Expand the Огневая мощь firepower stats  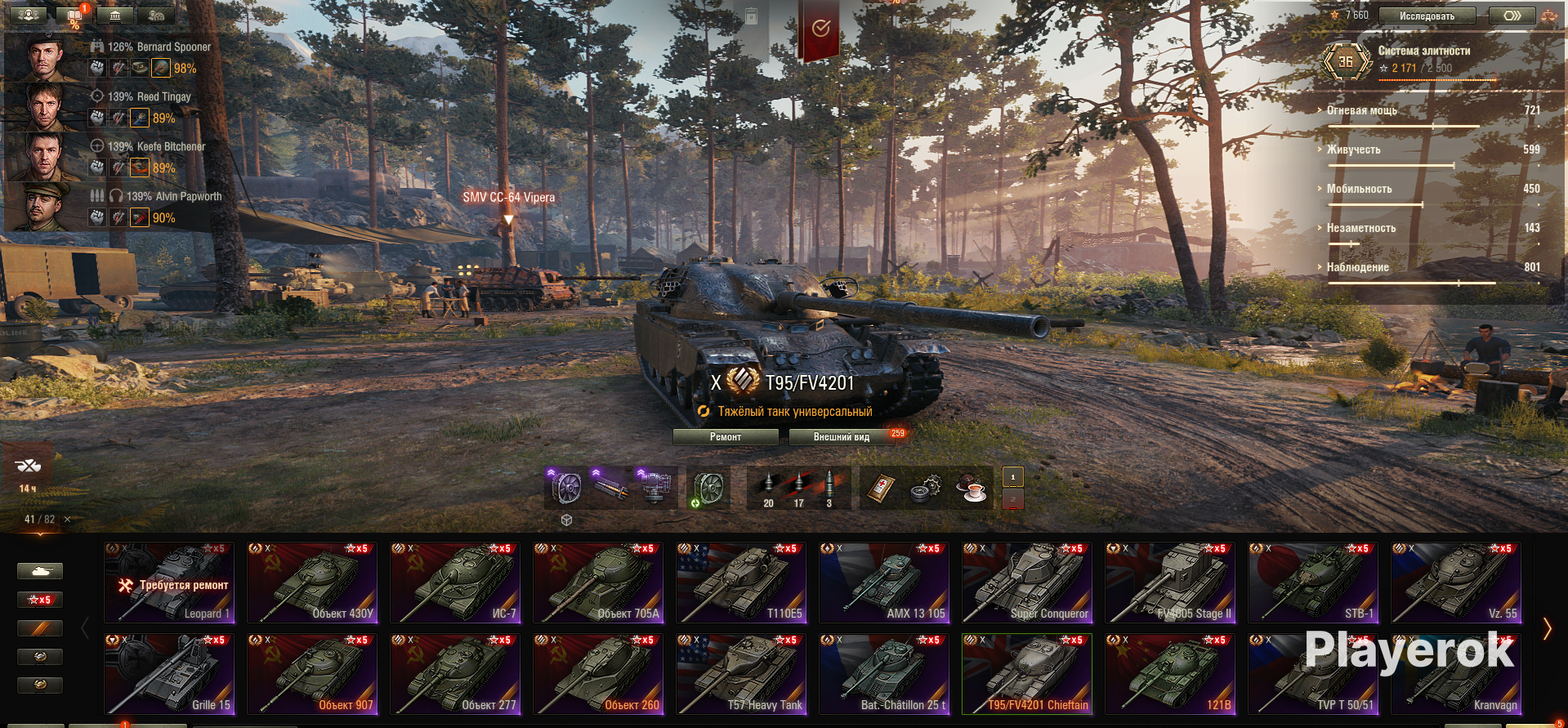(x=1361, y=110)
